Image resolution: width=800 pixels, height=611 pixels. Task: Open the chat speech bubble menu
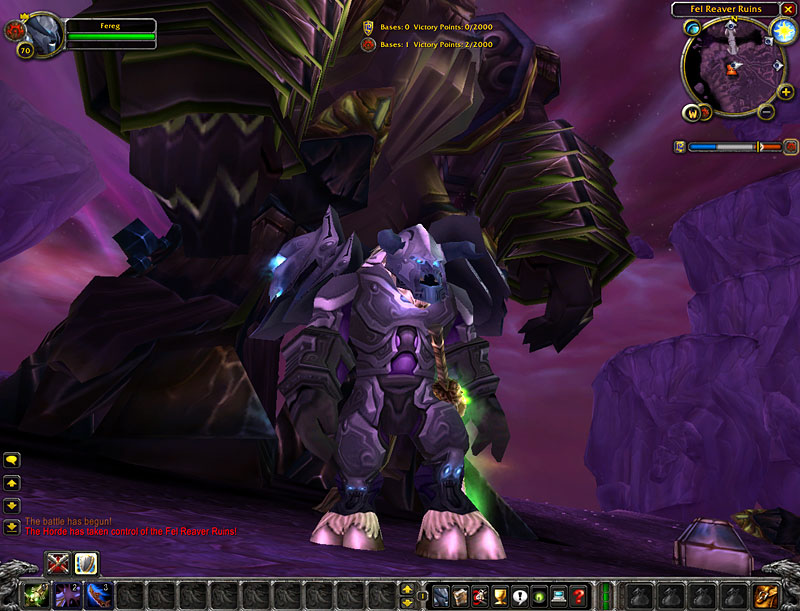pos(12,459)
